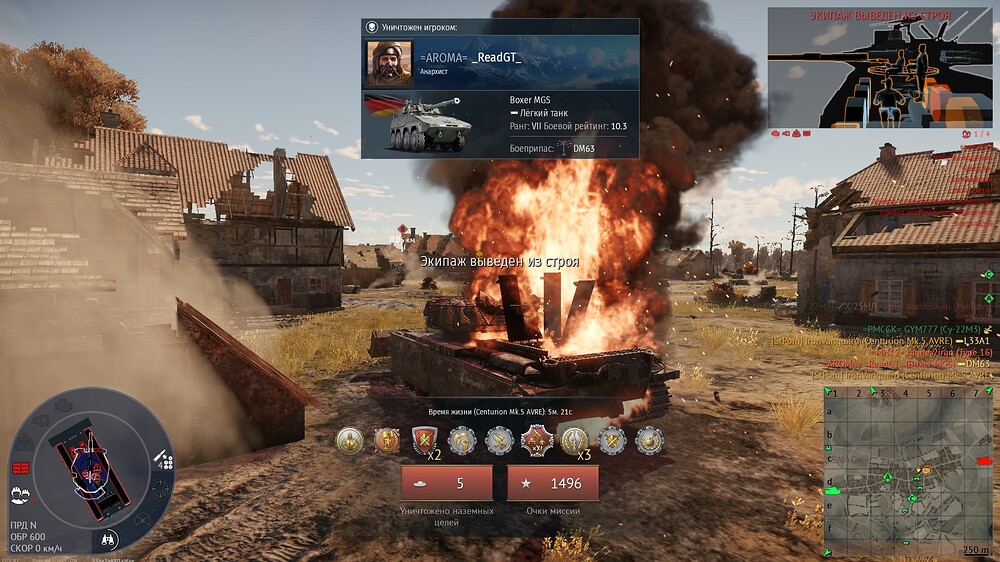Click the _ReadGT_ killer avatar portrait
The height and width of the screenshot is (562, 1000).
coord(389,63)
